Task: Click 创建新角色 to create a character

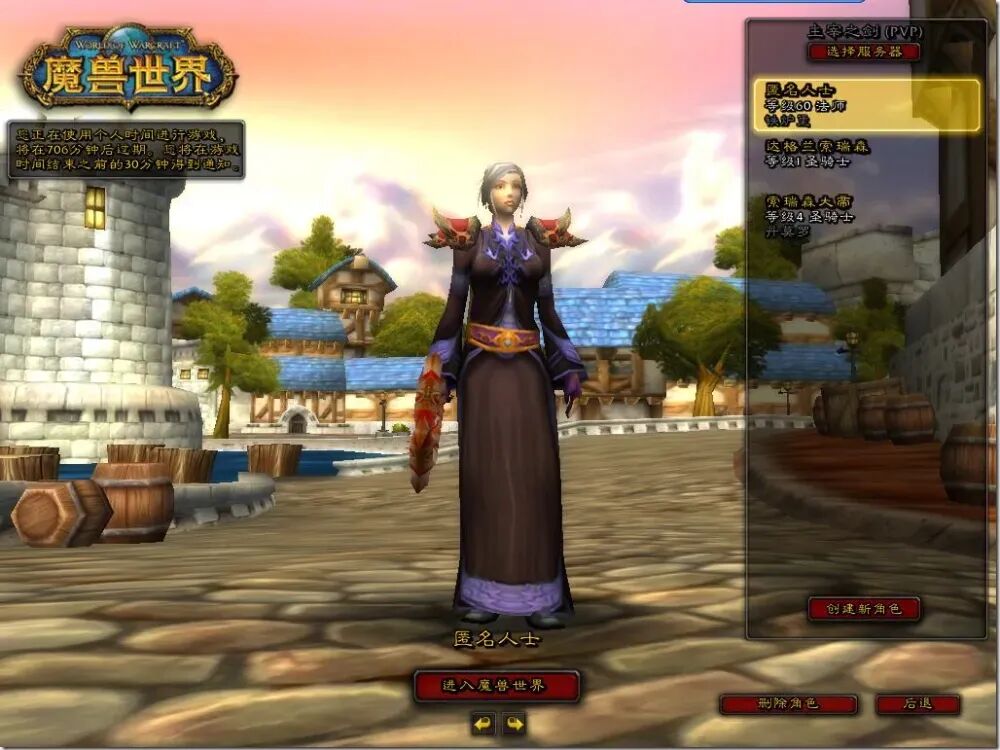Action: (x=863, y=608)
